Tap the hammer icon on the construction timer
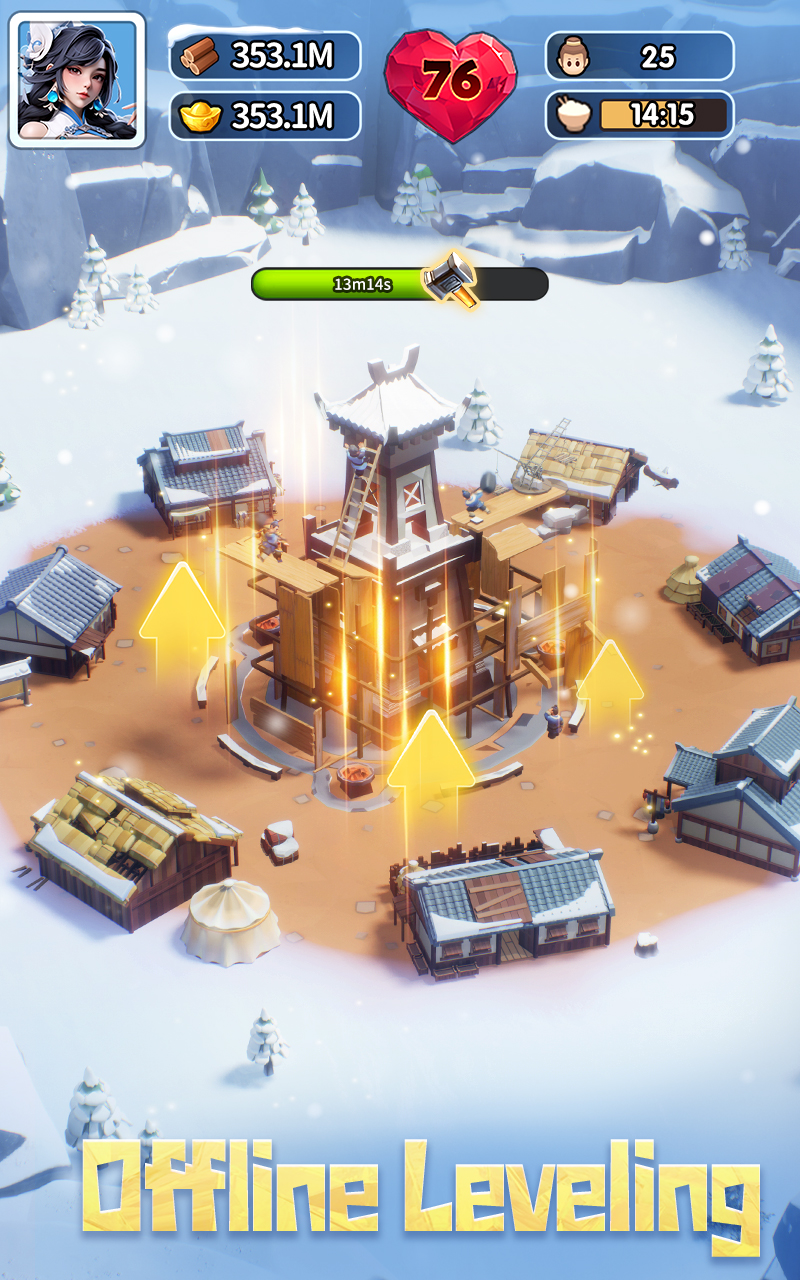This screenshot has width=800, height=1280. (x=449, y=278)
